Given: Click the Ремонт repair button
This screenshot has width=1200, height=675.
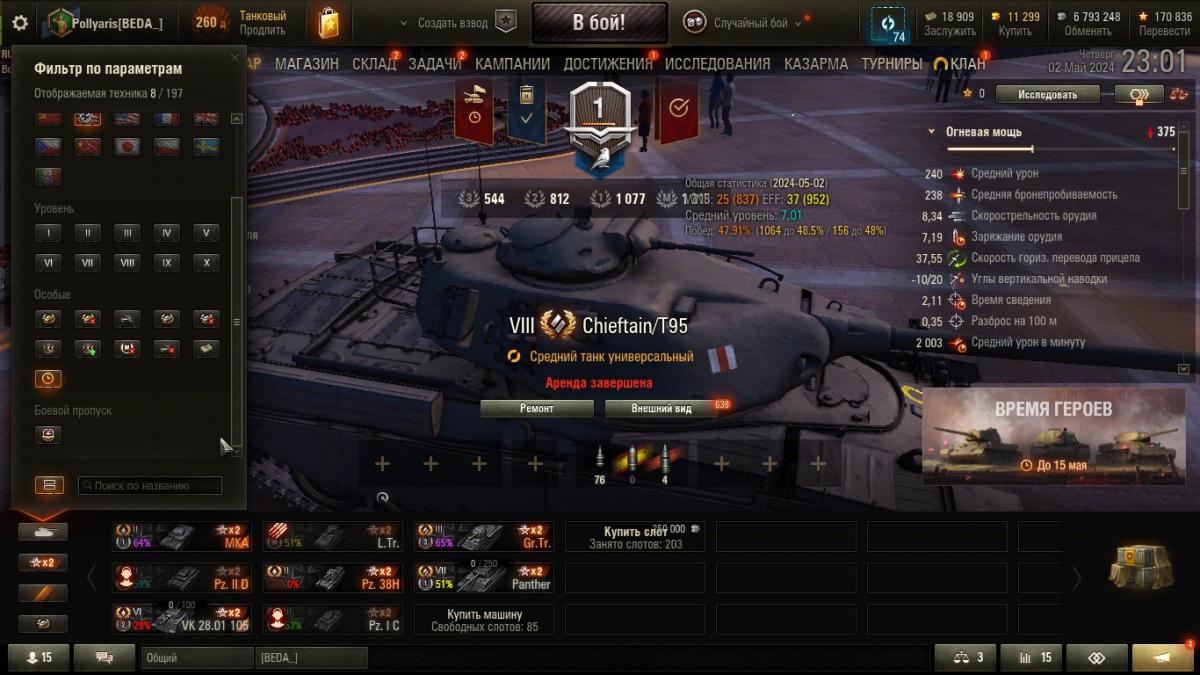Looking at the screenshot, I should click(537, 408).
